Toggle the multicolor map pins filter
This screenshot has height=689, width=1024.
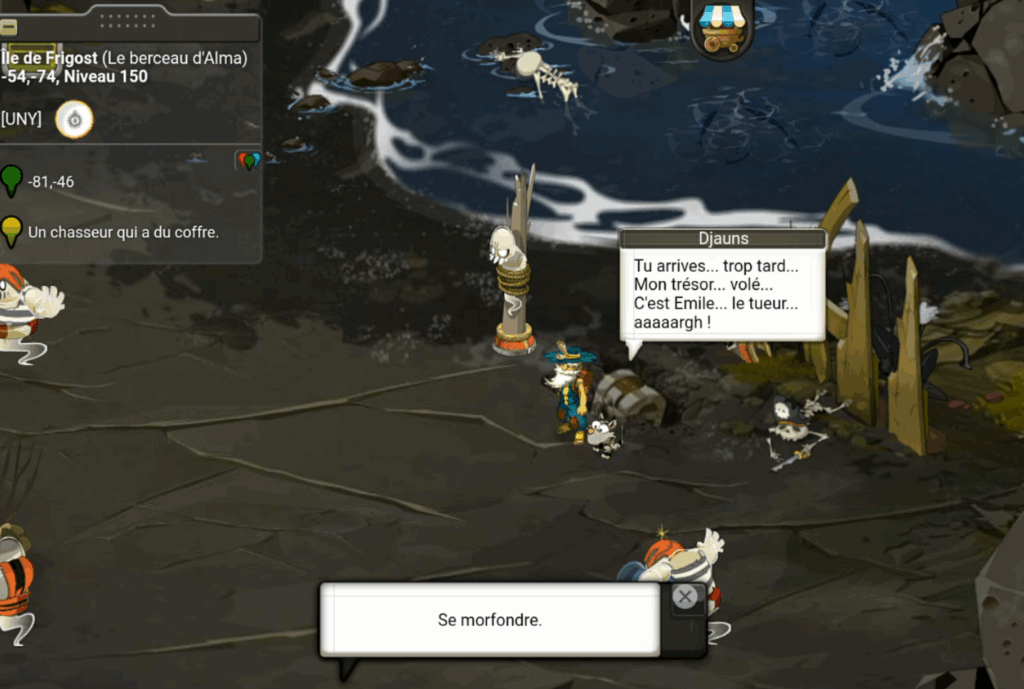click(248, 160)
